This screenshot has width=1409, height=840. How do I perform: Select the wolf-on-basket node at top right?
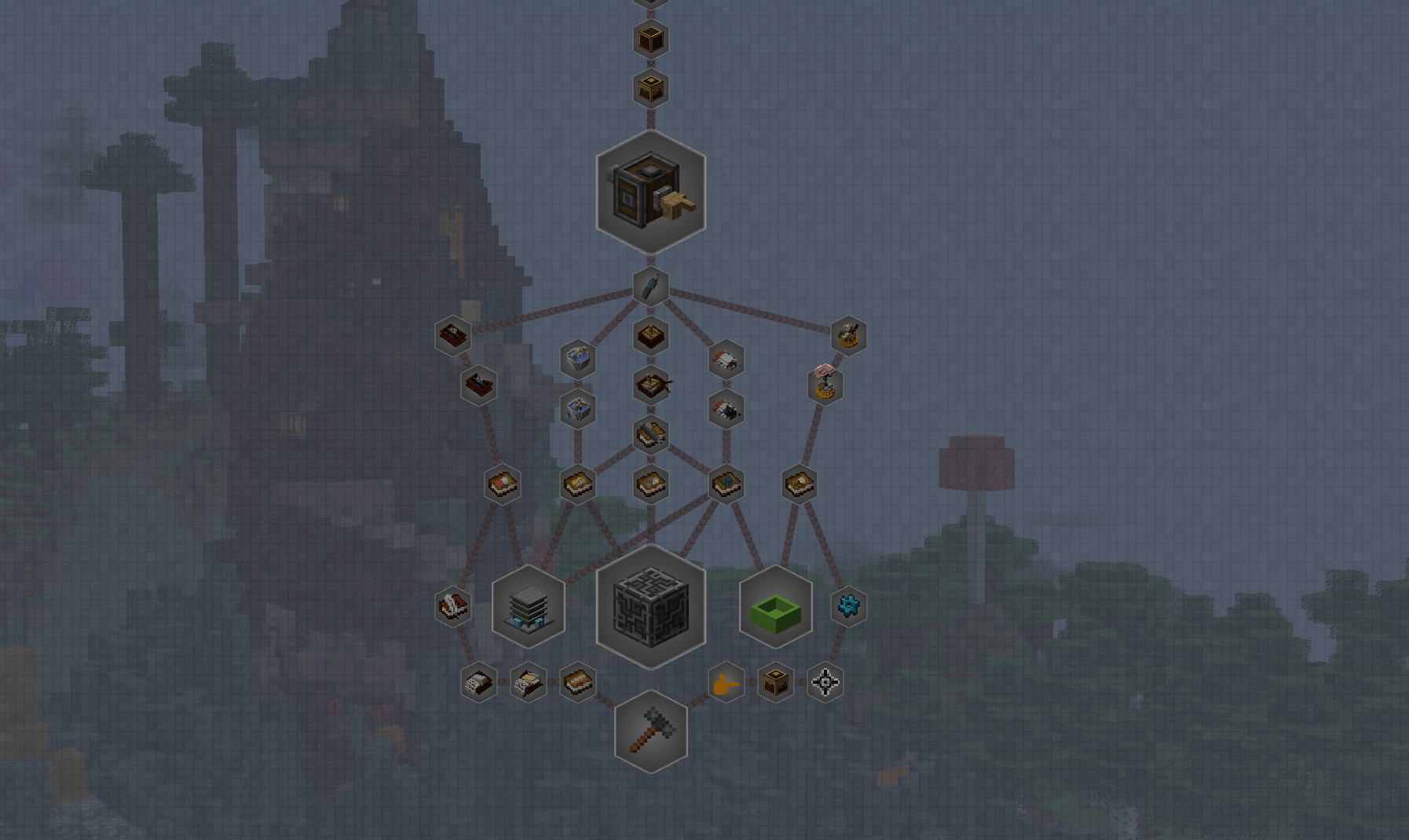click(850, 334)
